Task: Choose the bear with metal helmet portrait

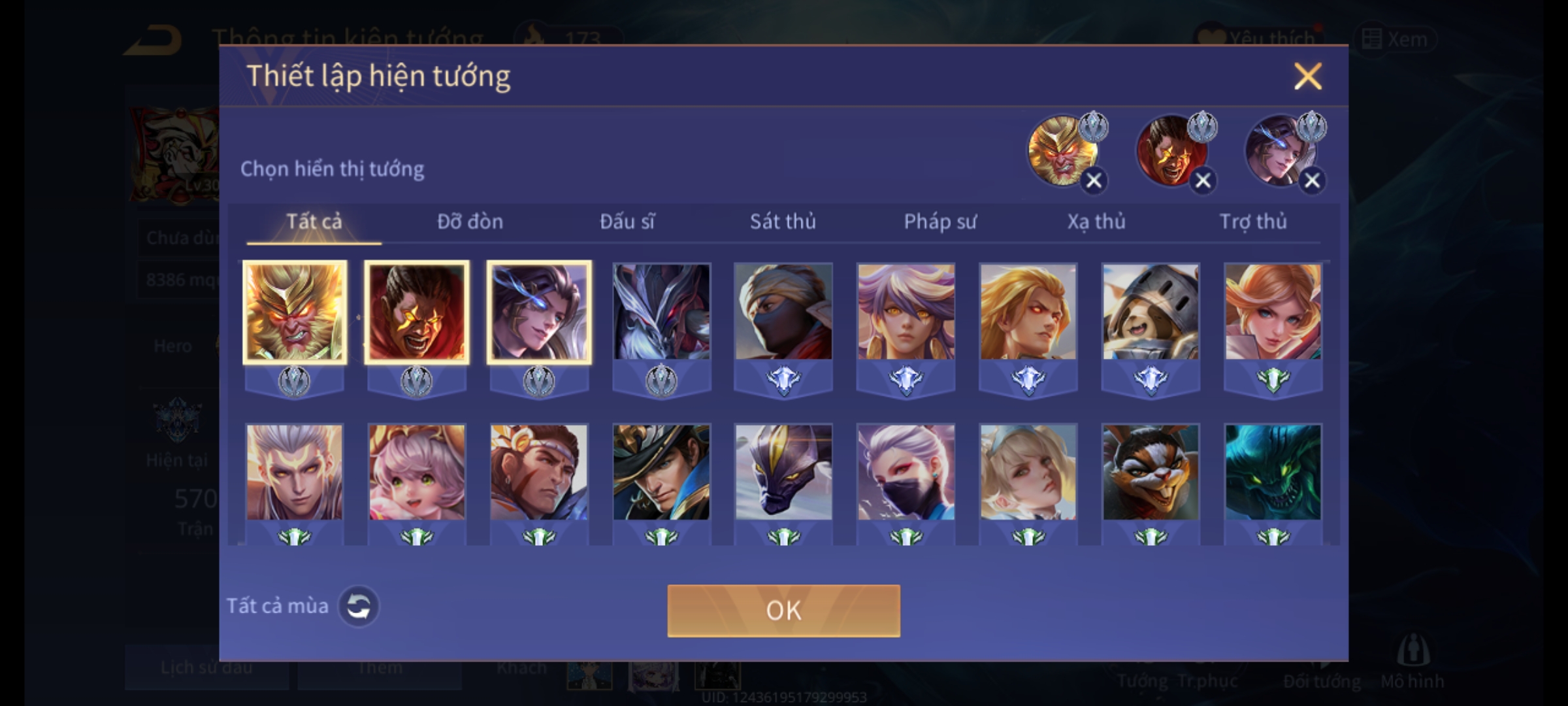Action: pyautogui.click(x=1151, y=312)
